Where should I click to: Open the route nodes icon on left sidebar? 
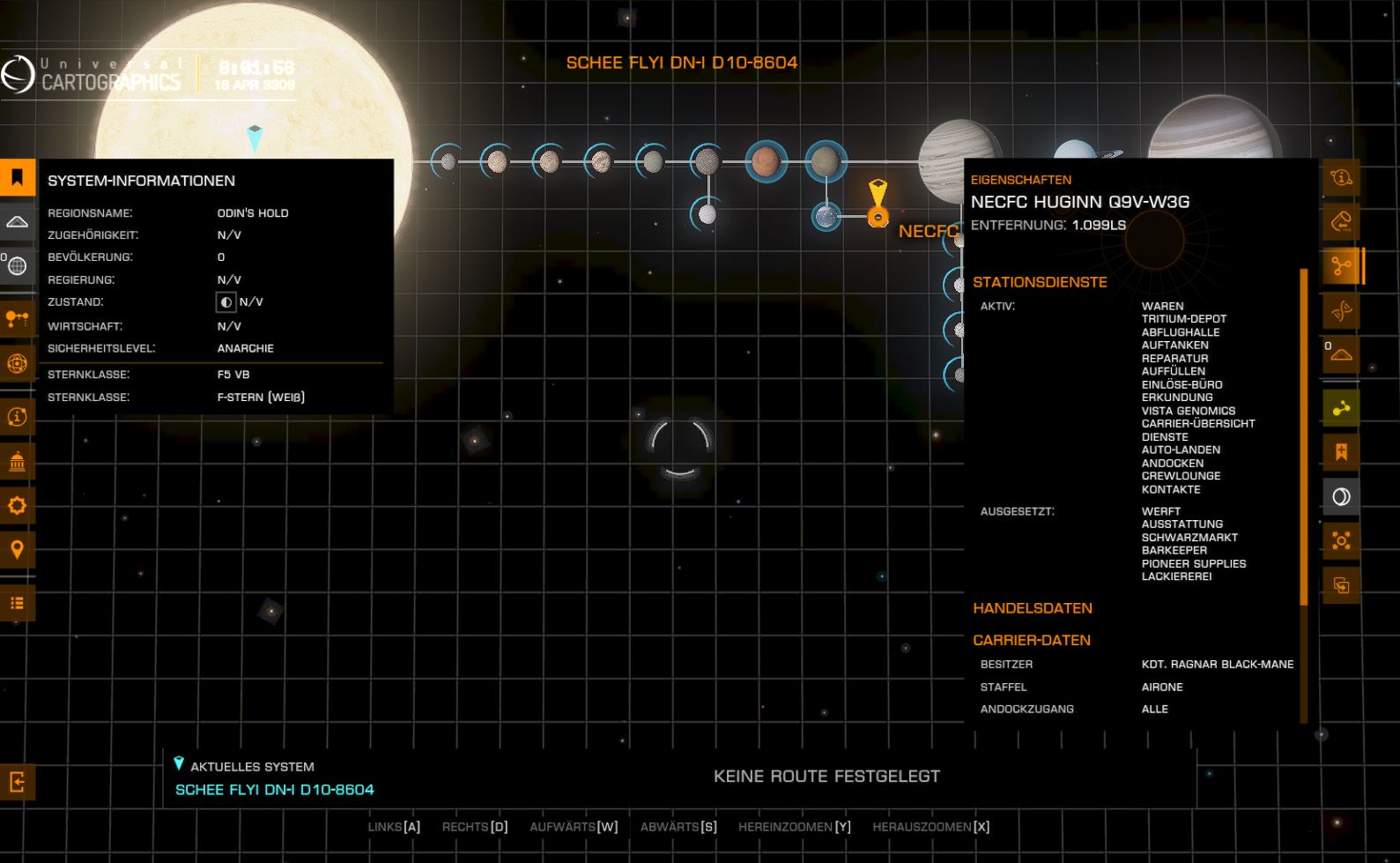coord(17,318)
